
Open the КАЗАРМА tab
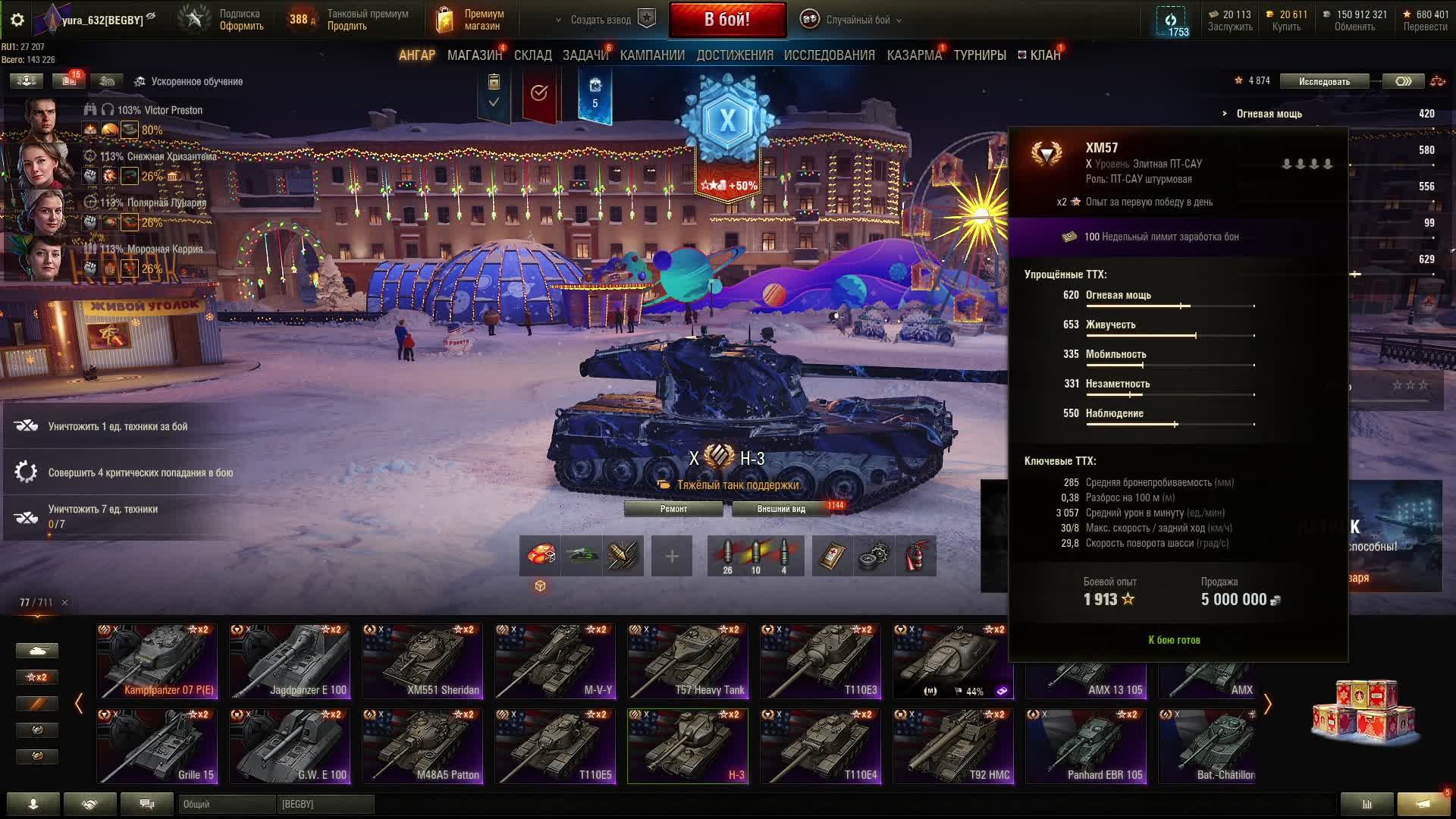(x=914, y=55)
